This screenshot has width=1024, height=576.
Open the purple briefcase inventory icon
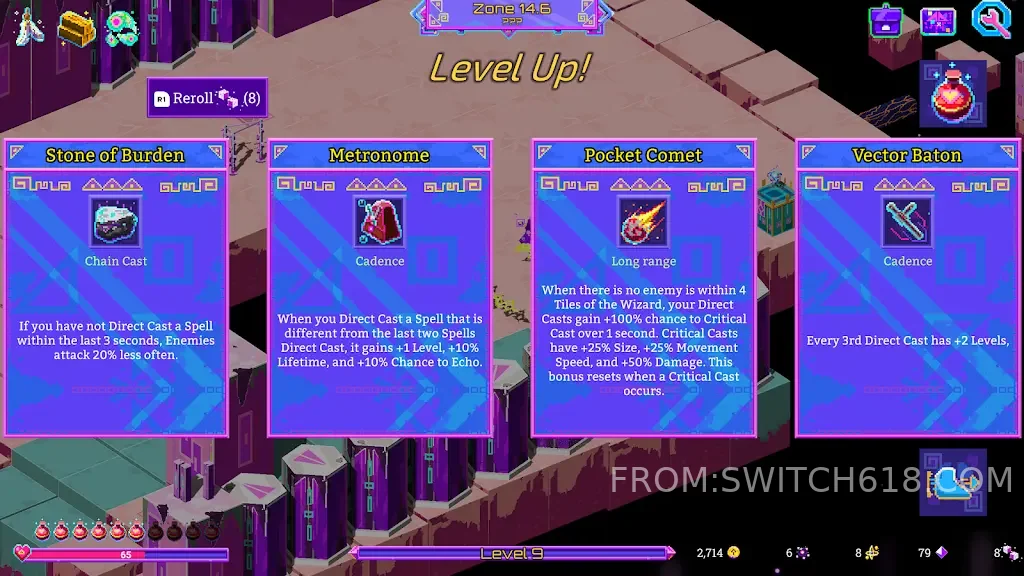(x=887, y=21)
